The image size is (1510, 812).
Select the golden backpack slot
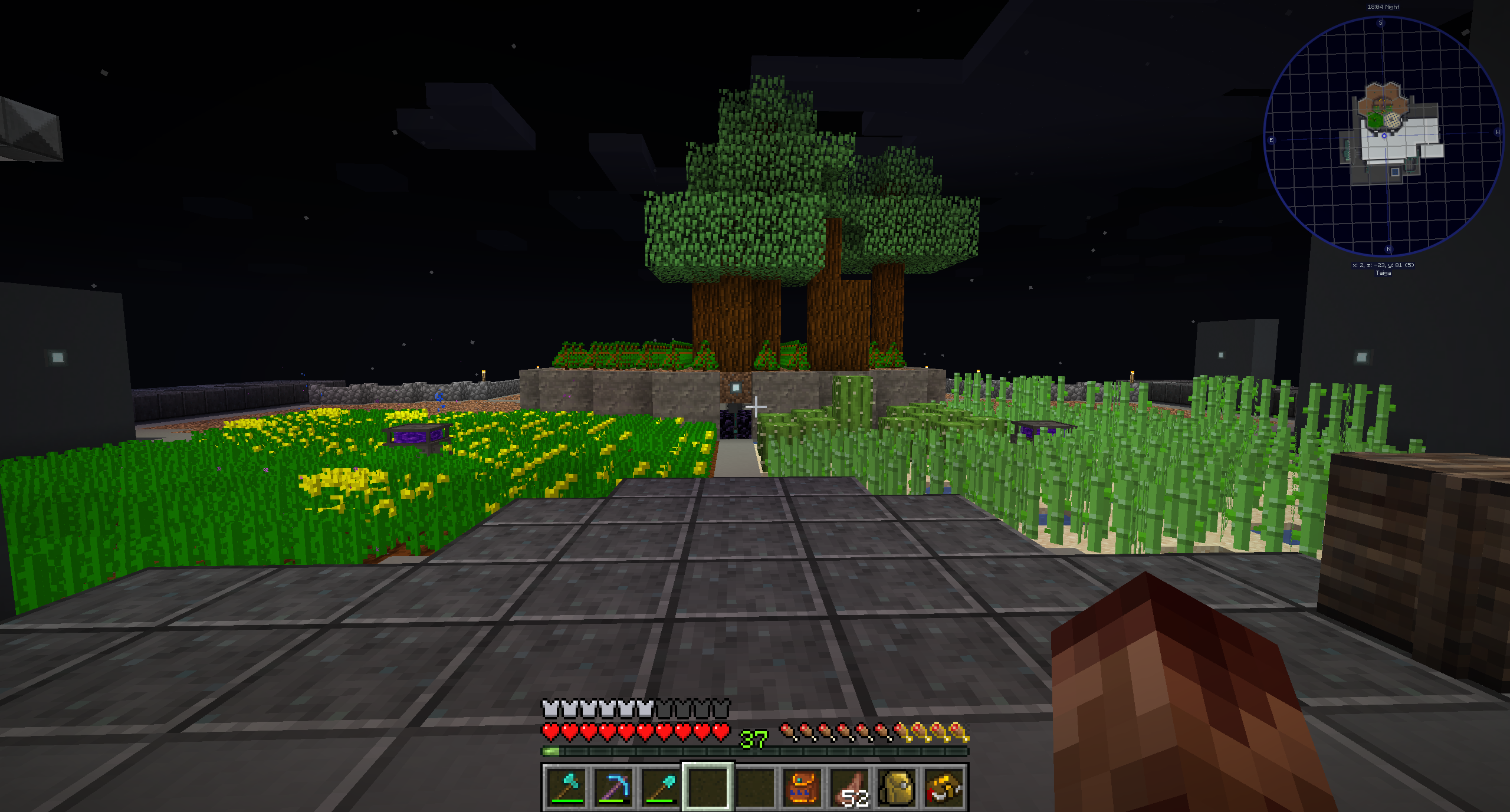point(897,787)
